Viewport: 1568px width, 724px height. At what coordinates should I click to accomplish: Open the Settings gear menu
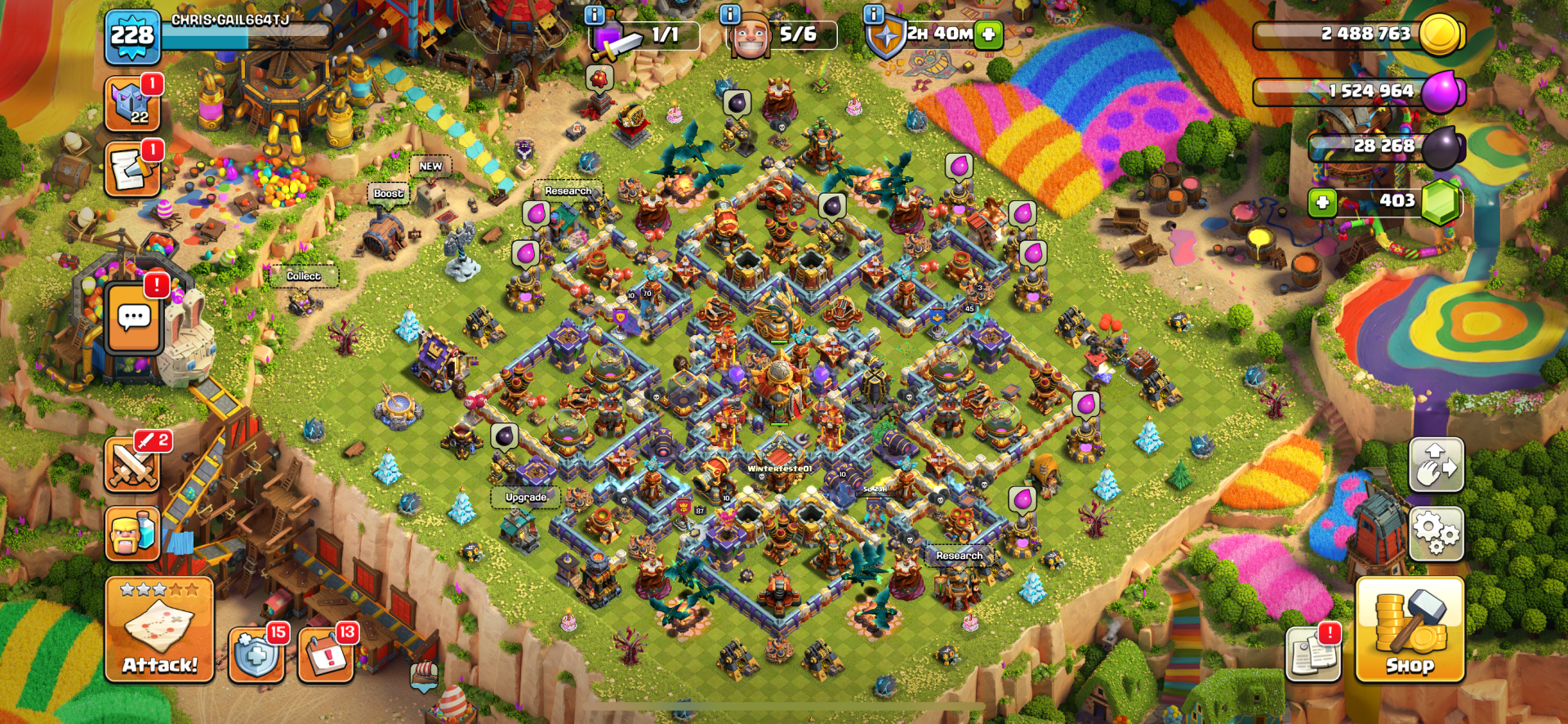(x=1436, y=533)
